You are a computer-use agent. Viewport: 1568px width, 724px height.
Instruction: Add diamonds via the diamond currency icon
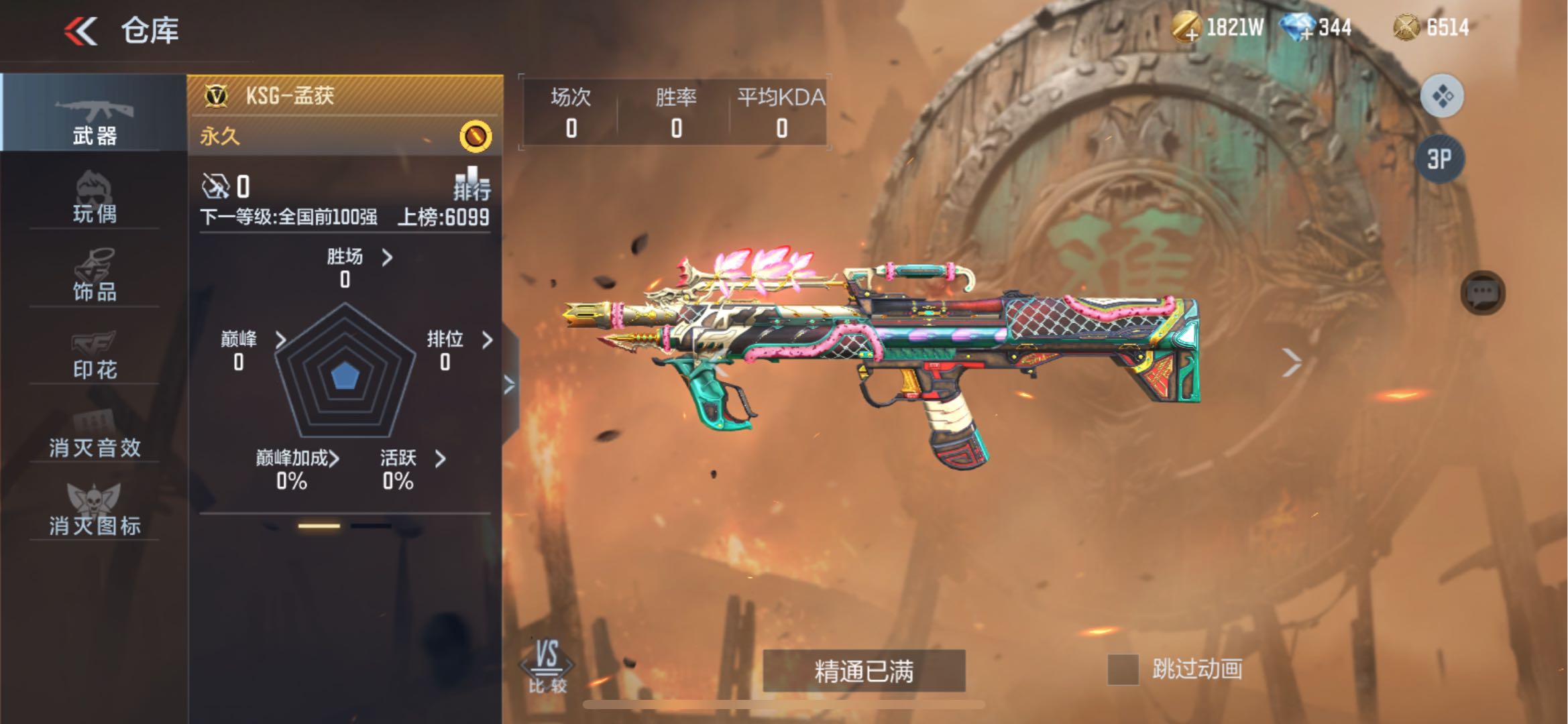(1297, 28)
